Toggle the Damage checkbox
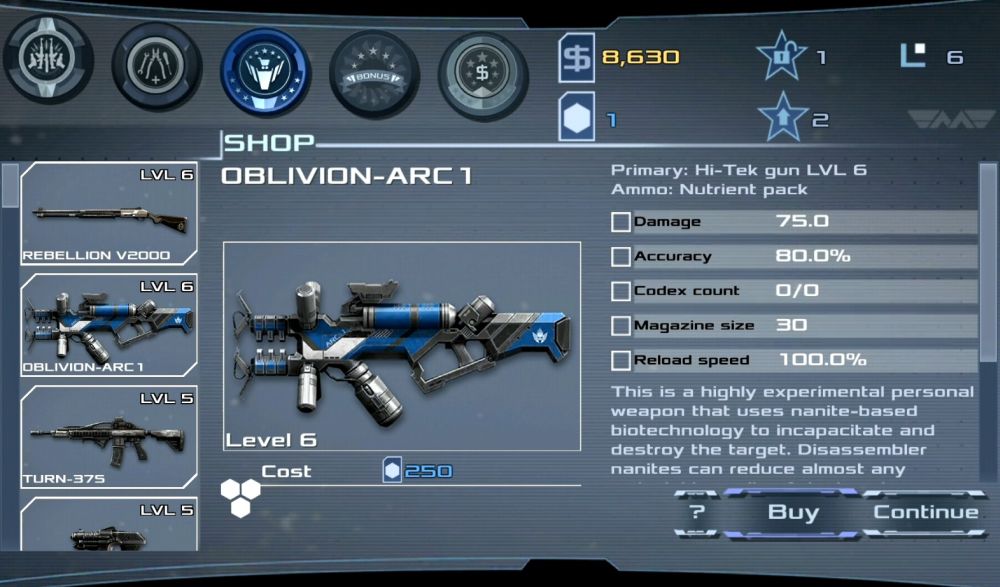Screen dimensions: 1000x587 (x=621, y=222)
